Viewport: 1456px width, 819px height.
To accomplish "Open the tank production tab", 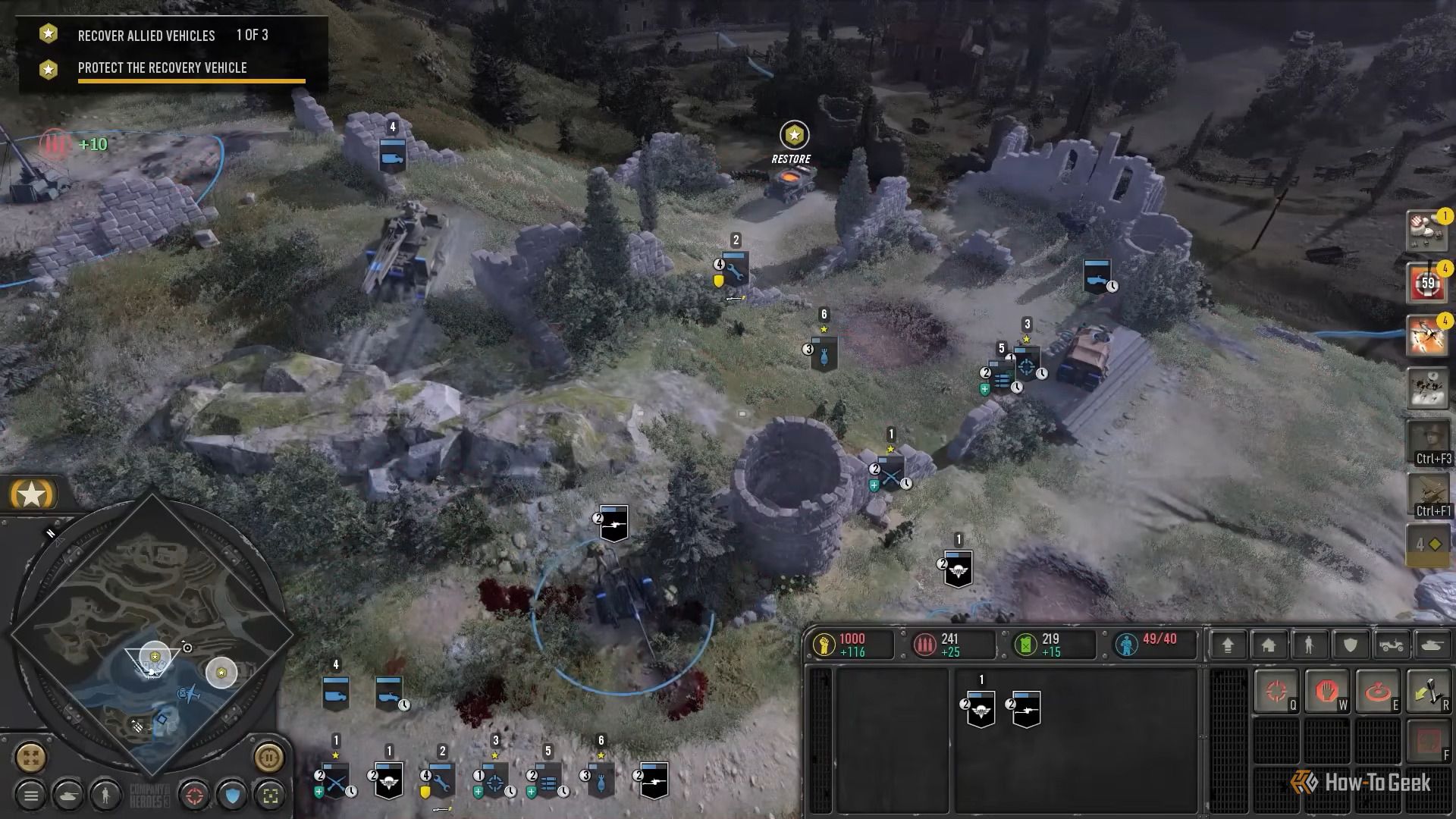I will [1432, 645].
